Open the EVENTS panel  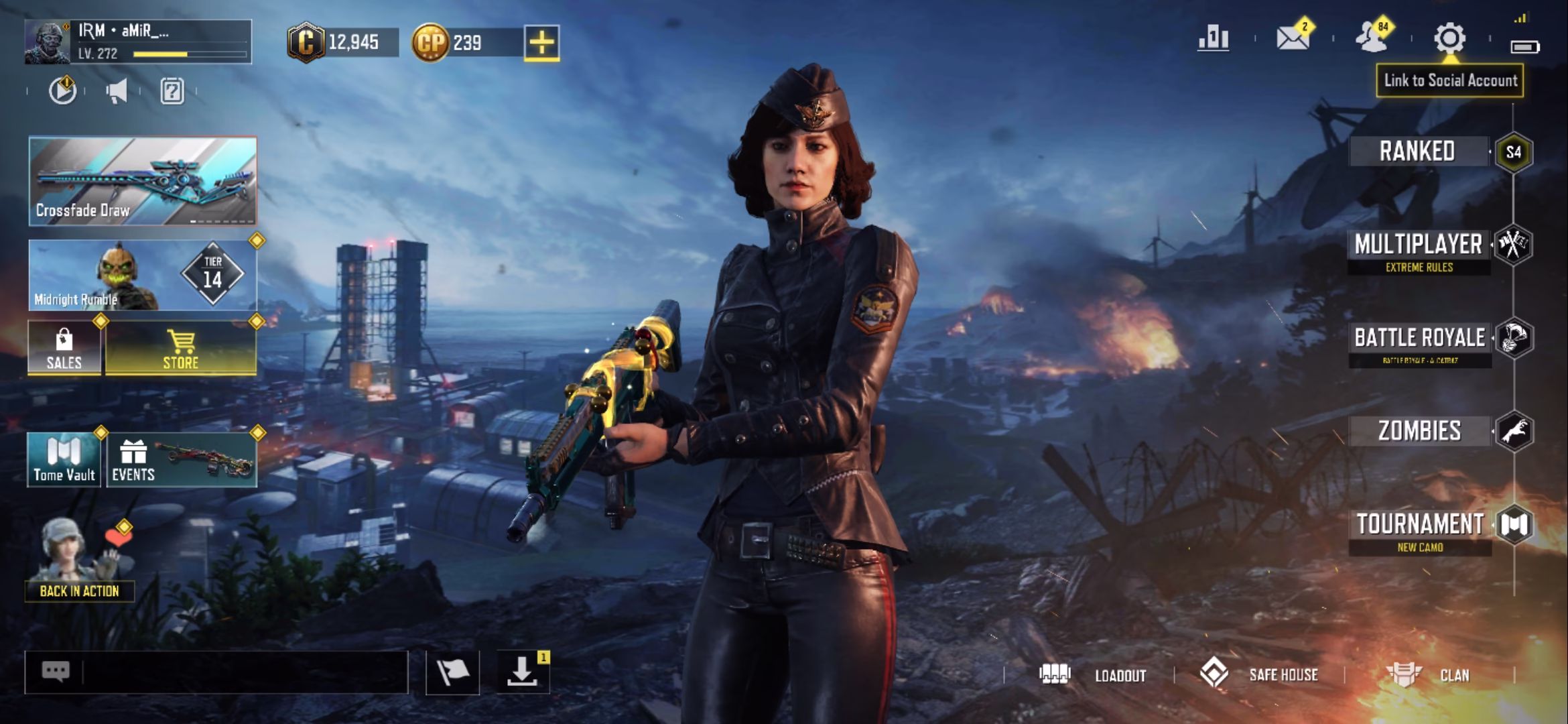[182, 460]
